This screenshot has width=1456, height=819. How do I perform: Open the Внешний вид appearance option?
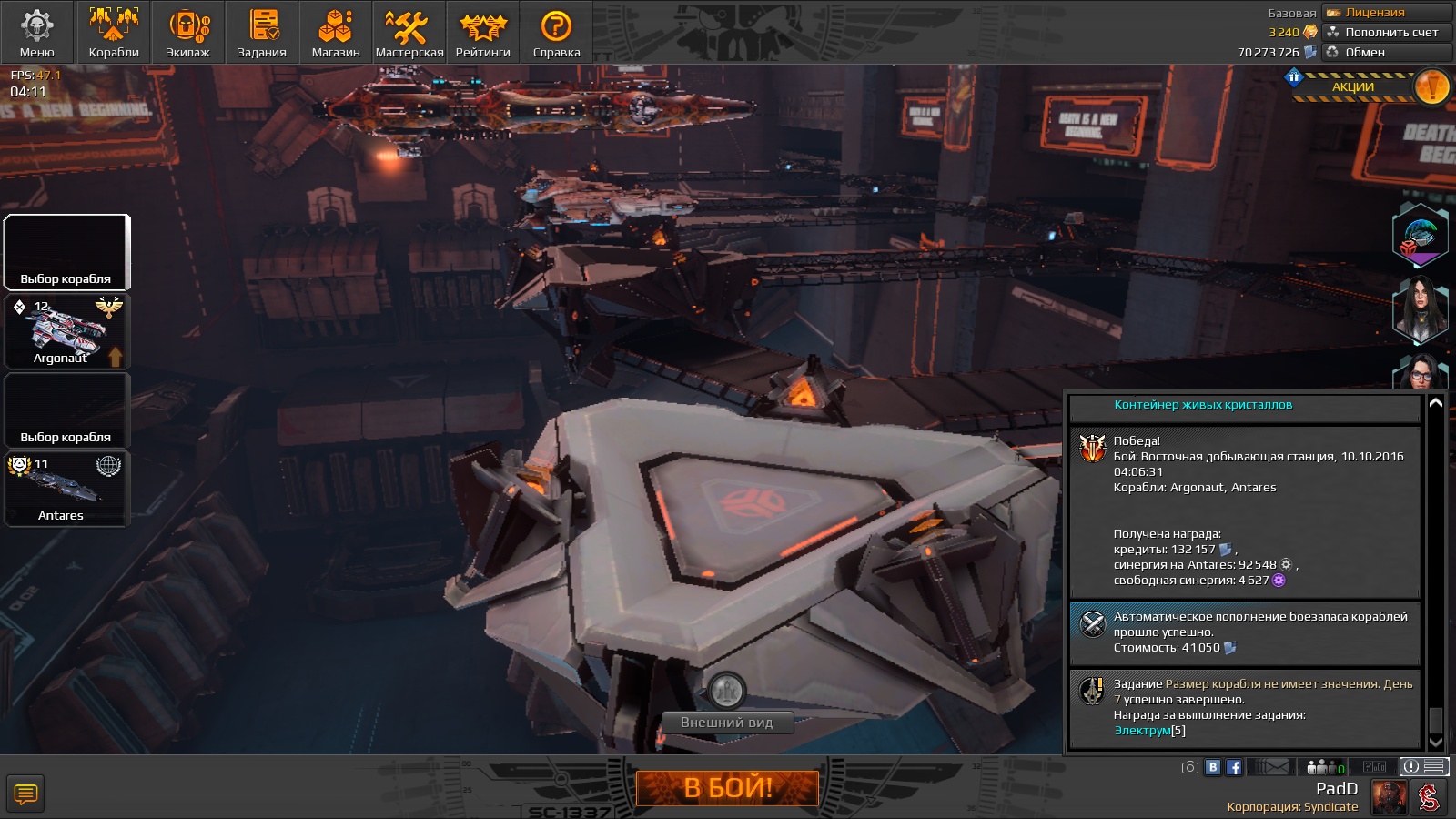(x=726, y=723)
